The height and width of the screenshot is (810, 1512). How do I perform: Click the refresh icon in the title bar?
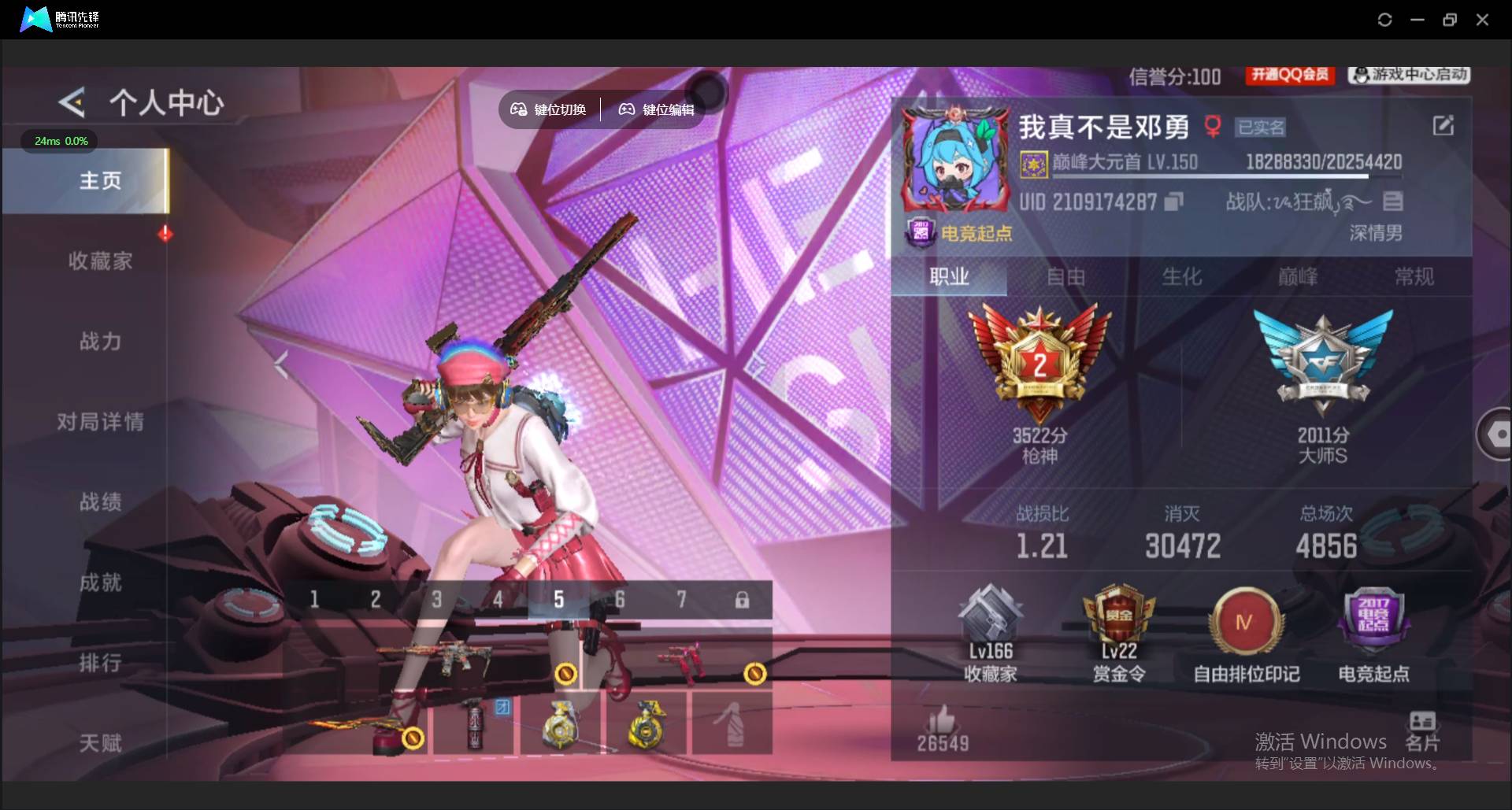point(1384,20)
